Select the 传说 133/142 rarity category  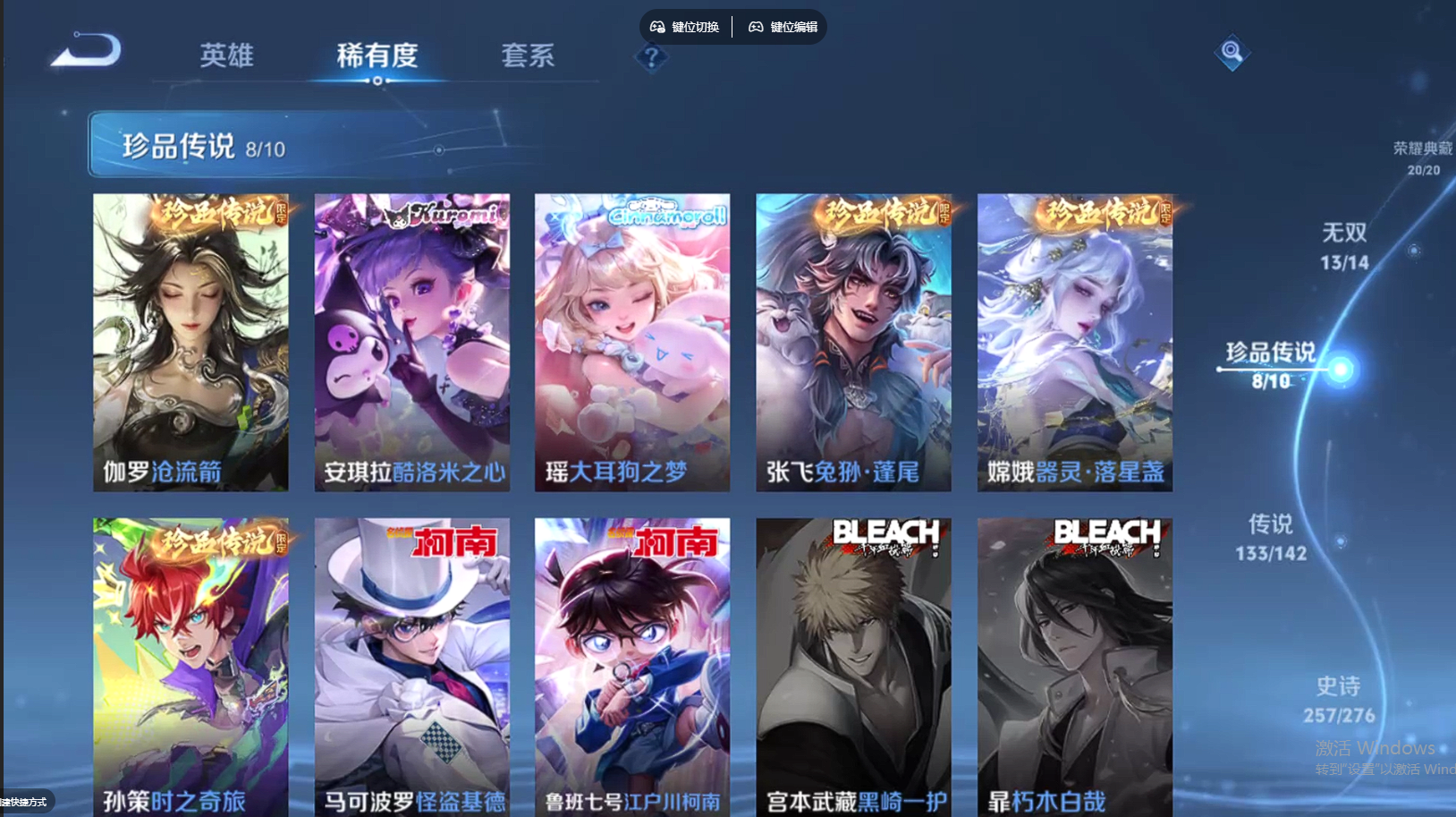click(1270, 539)
